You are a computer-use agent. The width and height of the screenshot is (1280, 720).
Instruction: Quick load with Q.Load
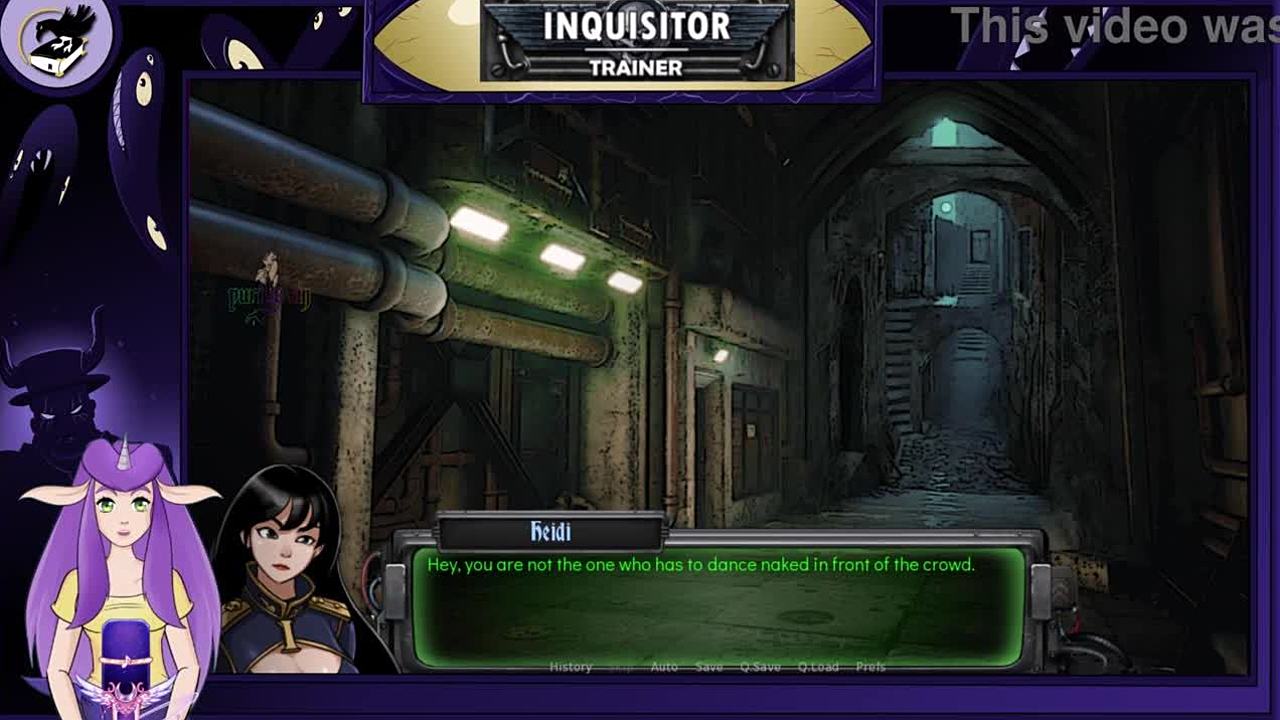[x=818, y=667]
